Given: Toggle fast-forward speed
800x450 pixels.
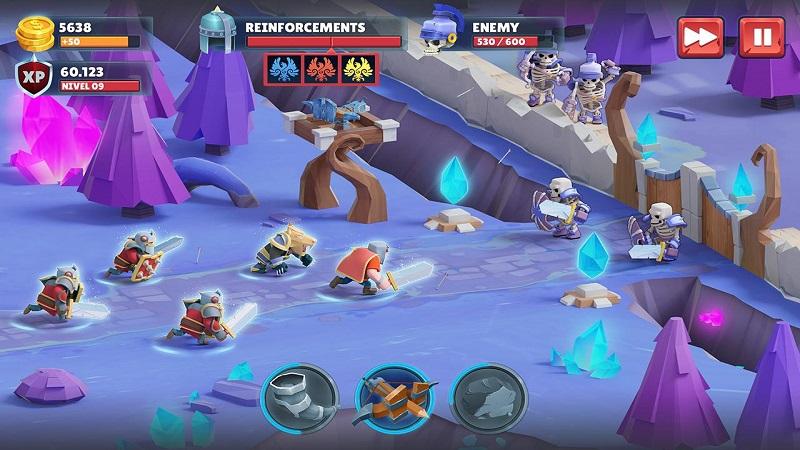Looking at the screenshot, I should point(700,38).
